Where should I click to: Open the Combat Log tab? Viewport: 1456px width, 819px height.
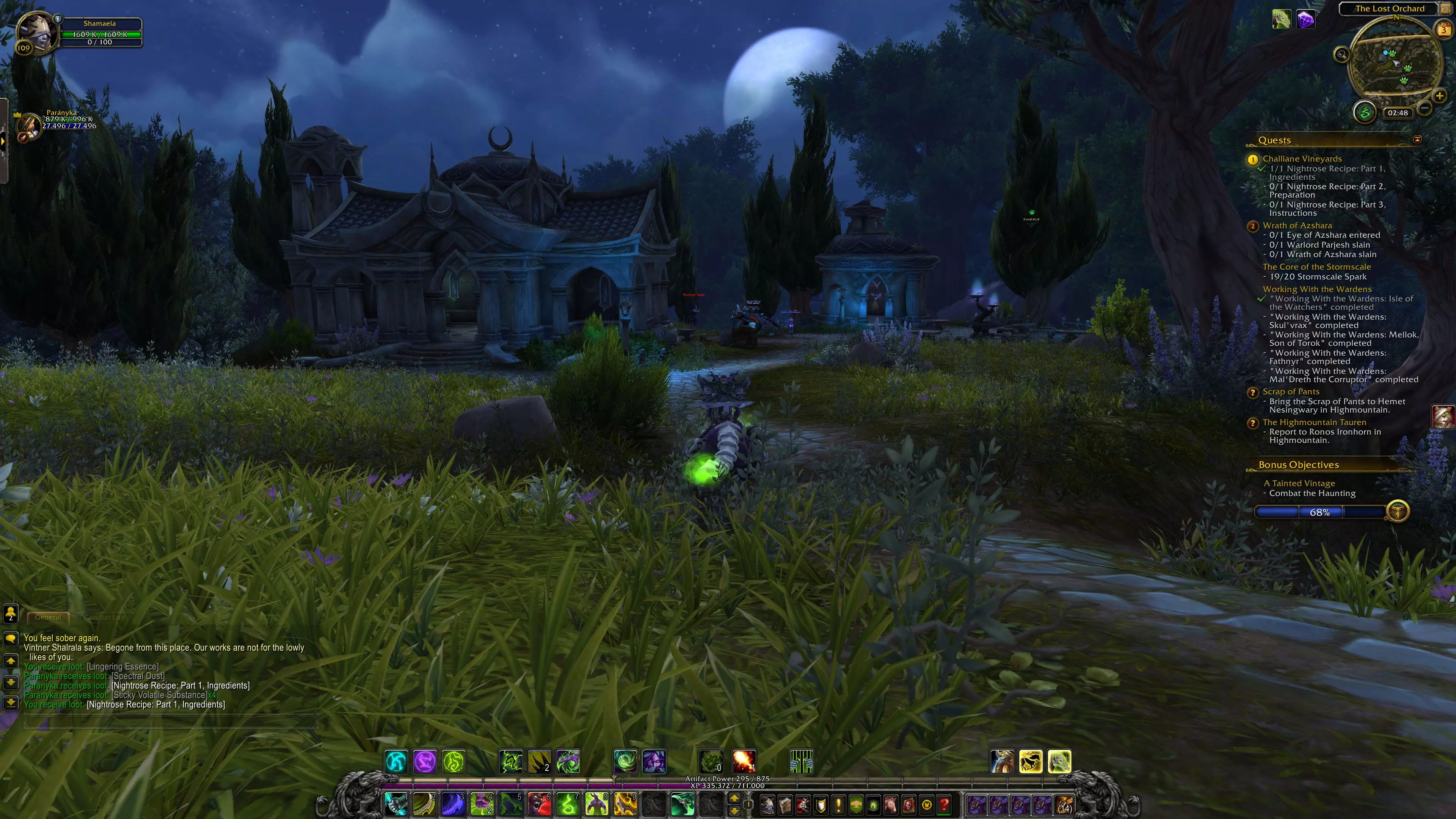pos(104,617)
